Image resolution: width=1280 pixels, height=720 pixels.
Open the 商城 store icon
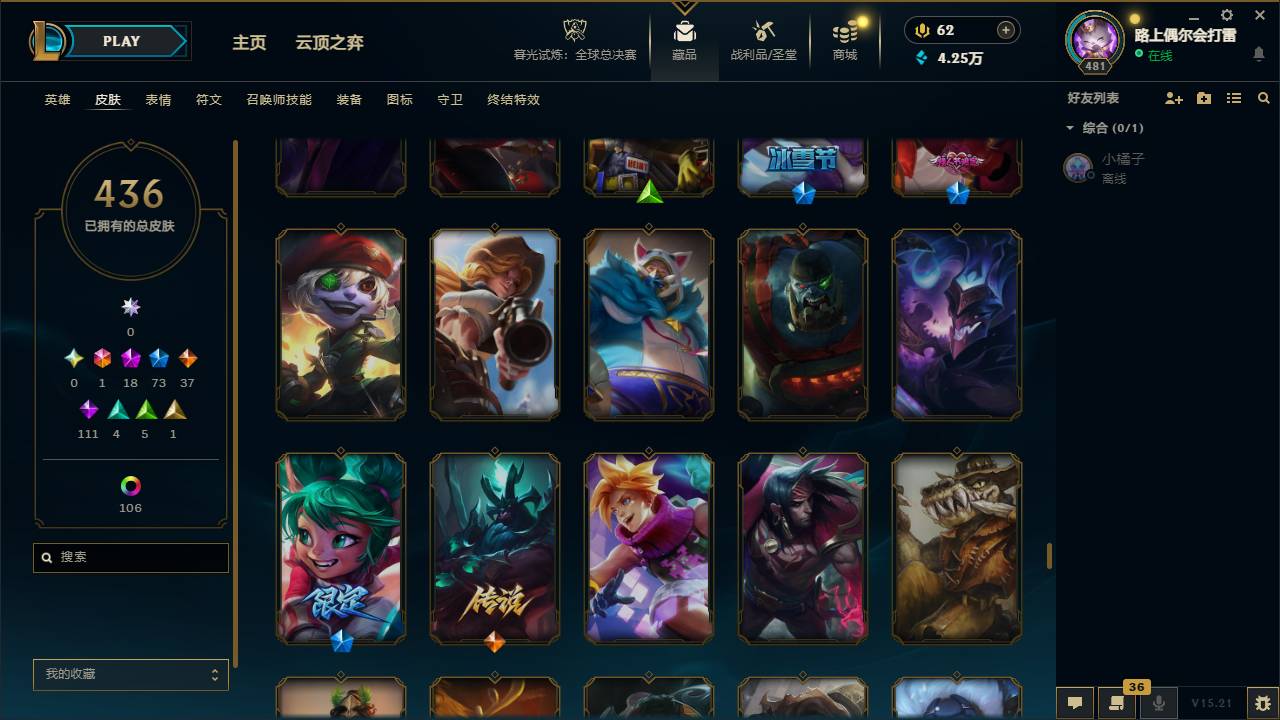843,33
